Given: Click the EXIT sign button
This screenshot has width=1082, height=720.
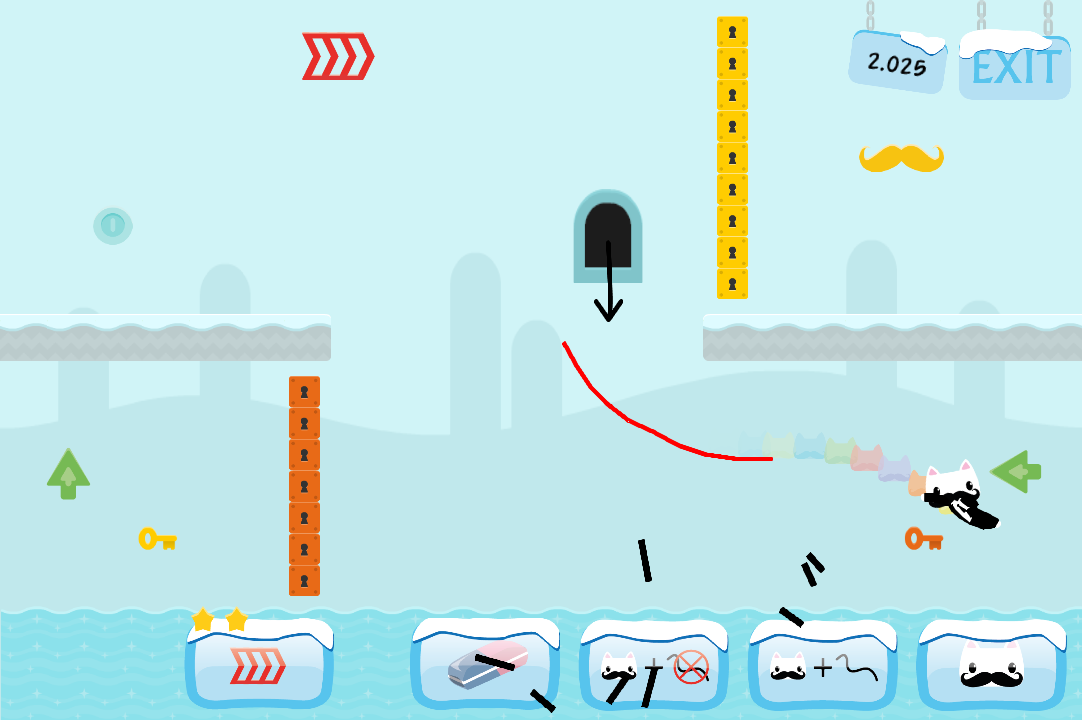Looking at the screenshot, I should pyautogui.click(x=1014, y=68).
